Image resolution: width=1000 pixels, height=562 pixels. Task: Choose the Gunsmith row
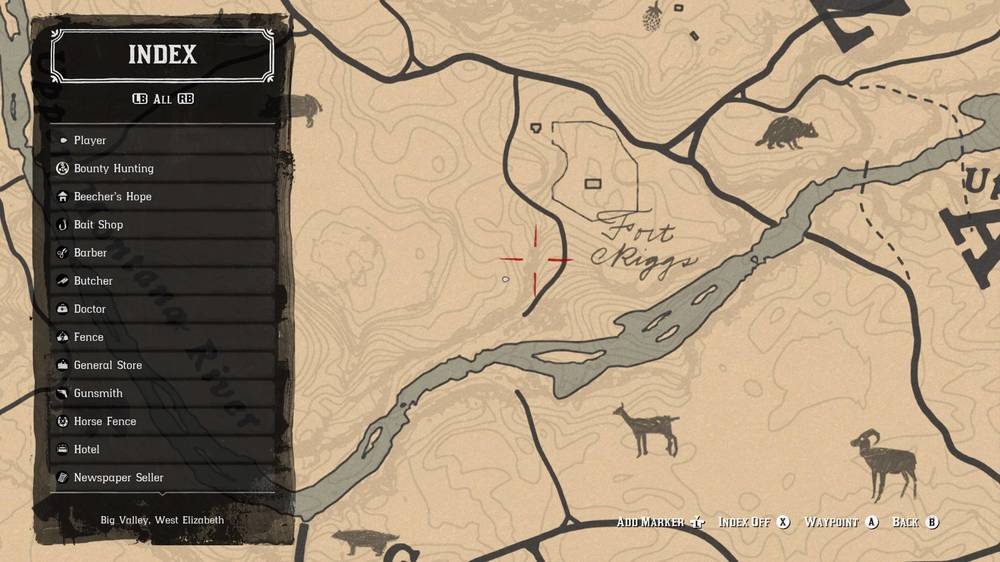point(163,393)
